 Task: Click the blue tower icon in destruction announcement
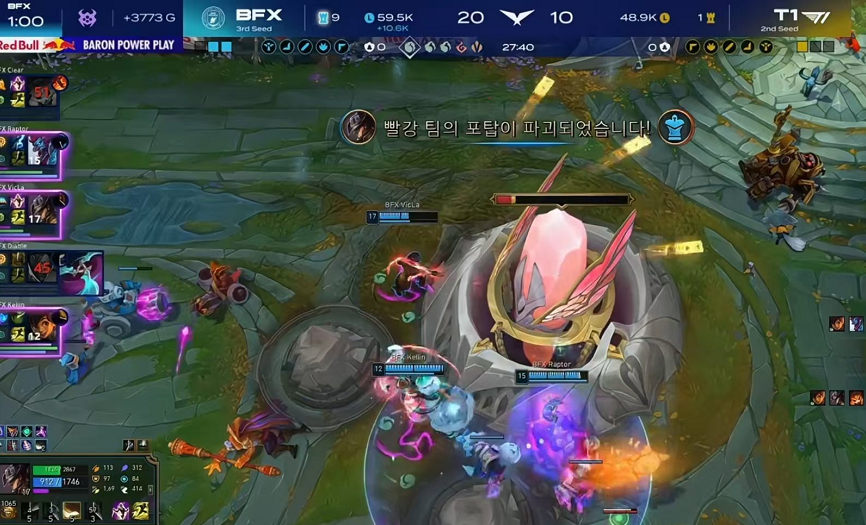click(676, 128)
